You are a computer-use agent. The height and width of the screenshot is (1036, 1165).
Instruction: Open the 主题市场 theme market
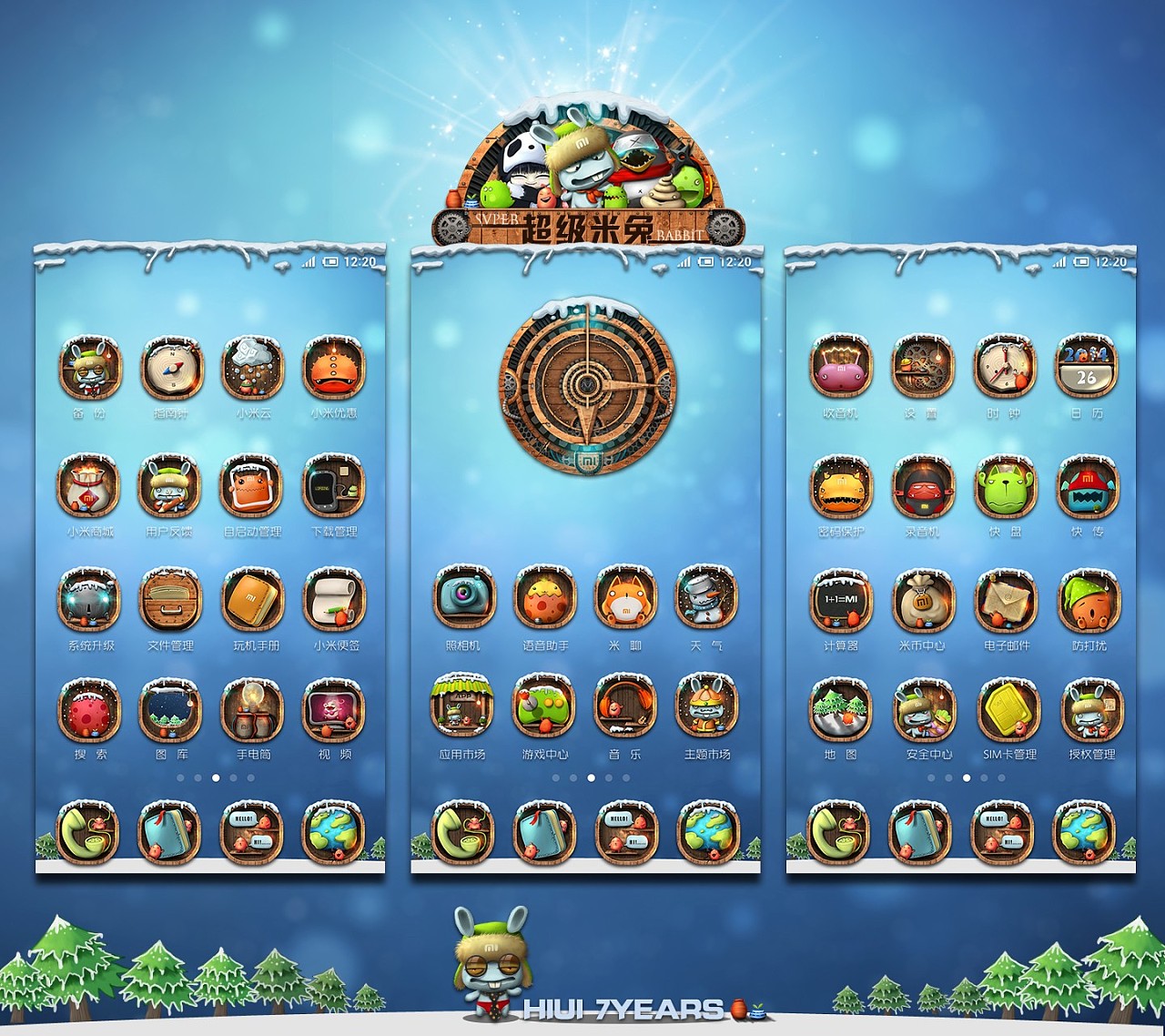click(x=707, y=706)
